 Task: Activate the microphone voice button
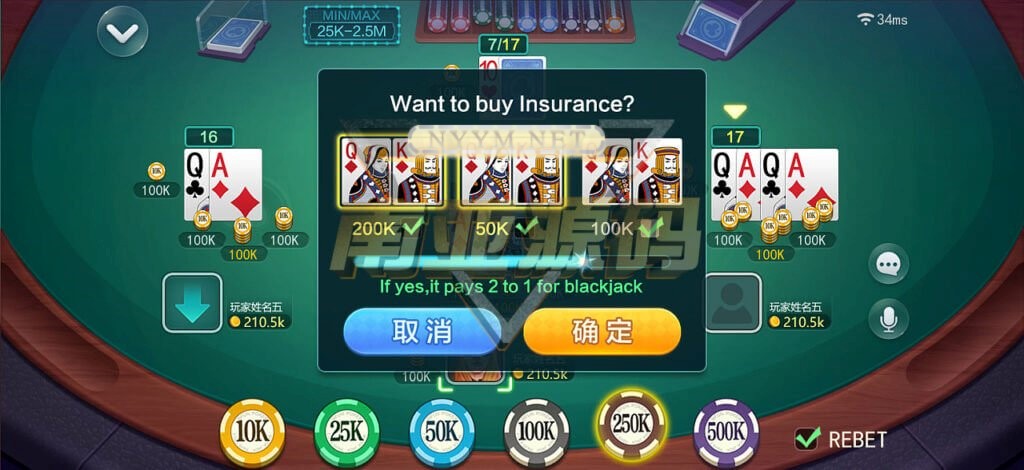point(888,318)
